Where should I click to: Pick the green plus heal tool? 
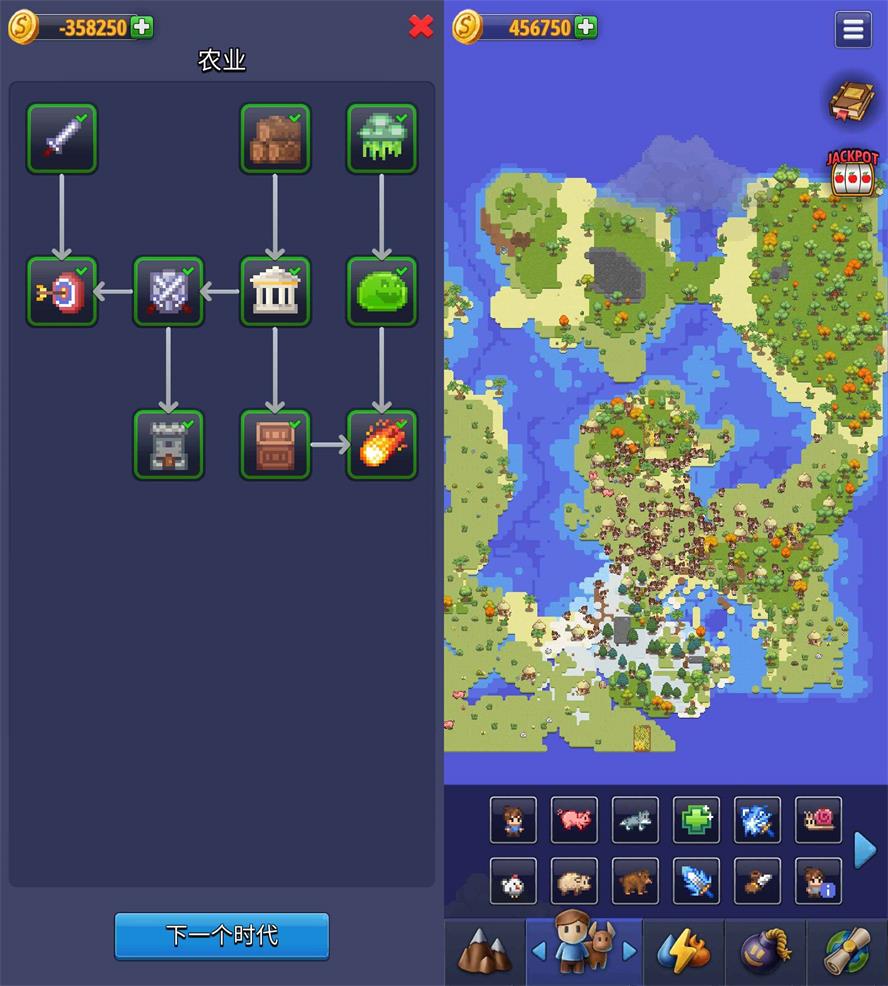pos(696,820)
